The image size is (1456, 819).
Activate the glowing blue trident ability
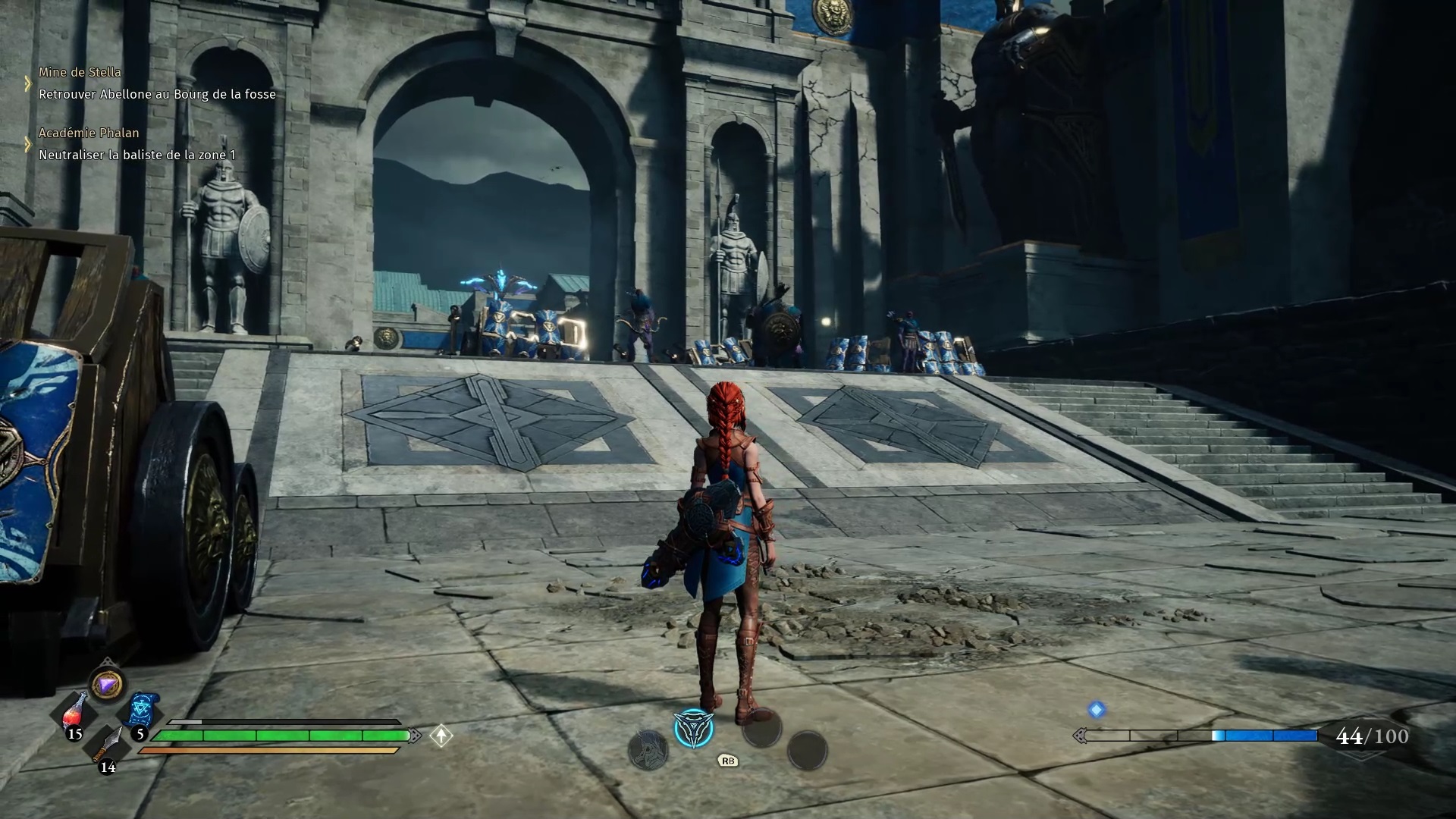point(693,729)
